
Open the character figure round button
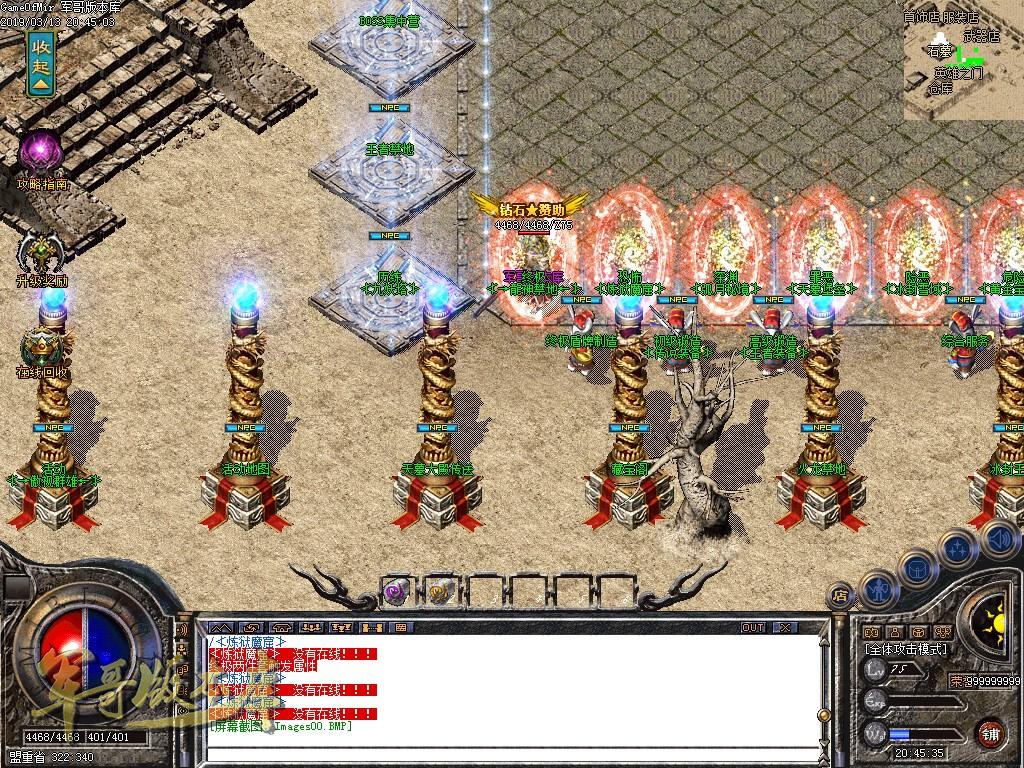877,588
